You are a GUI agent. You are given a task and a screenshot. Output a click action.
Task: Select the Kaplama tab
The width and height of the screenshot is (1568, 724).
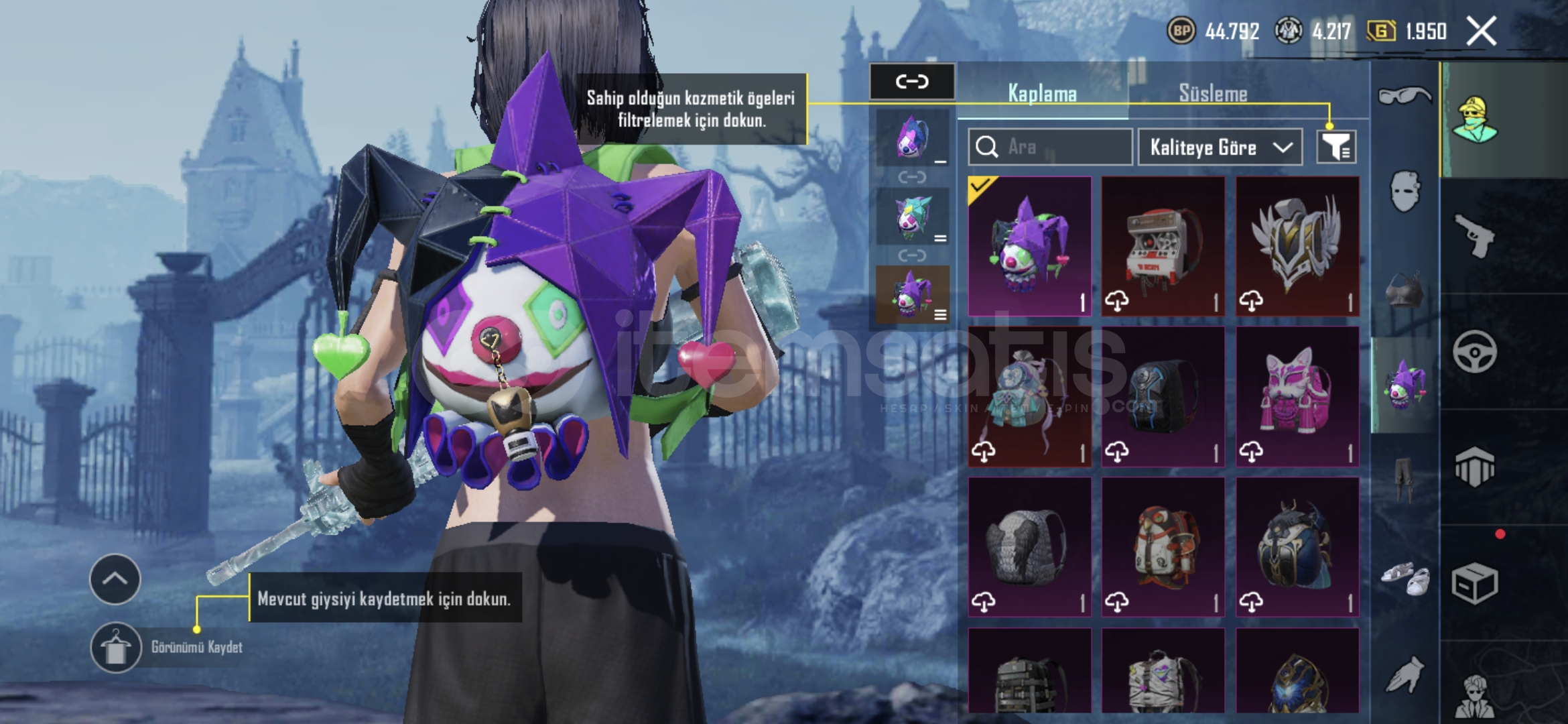click(x=1042, y=93)
